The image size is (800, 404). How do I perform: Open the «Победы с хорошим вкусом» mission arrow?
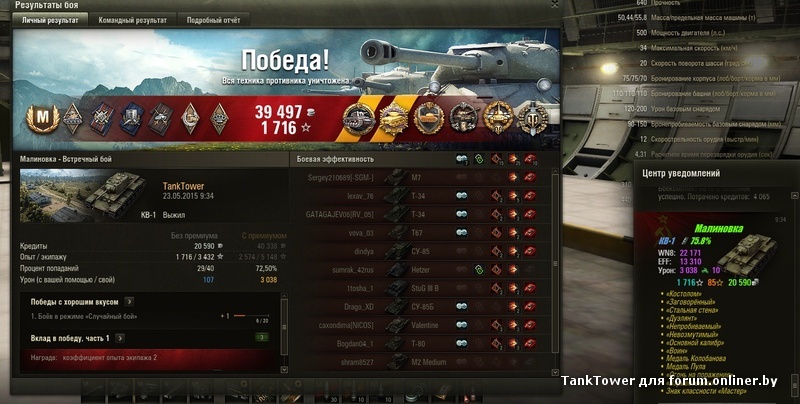tap(128, 300)
